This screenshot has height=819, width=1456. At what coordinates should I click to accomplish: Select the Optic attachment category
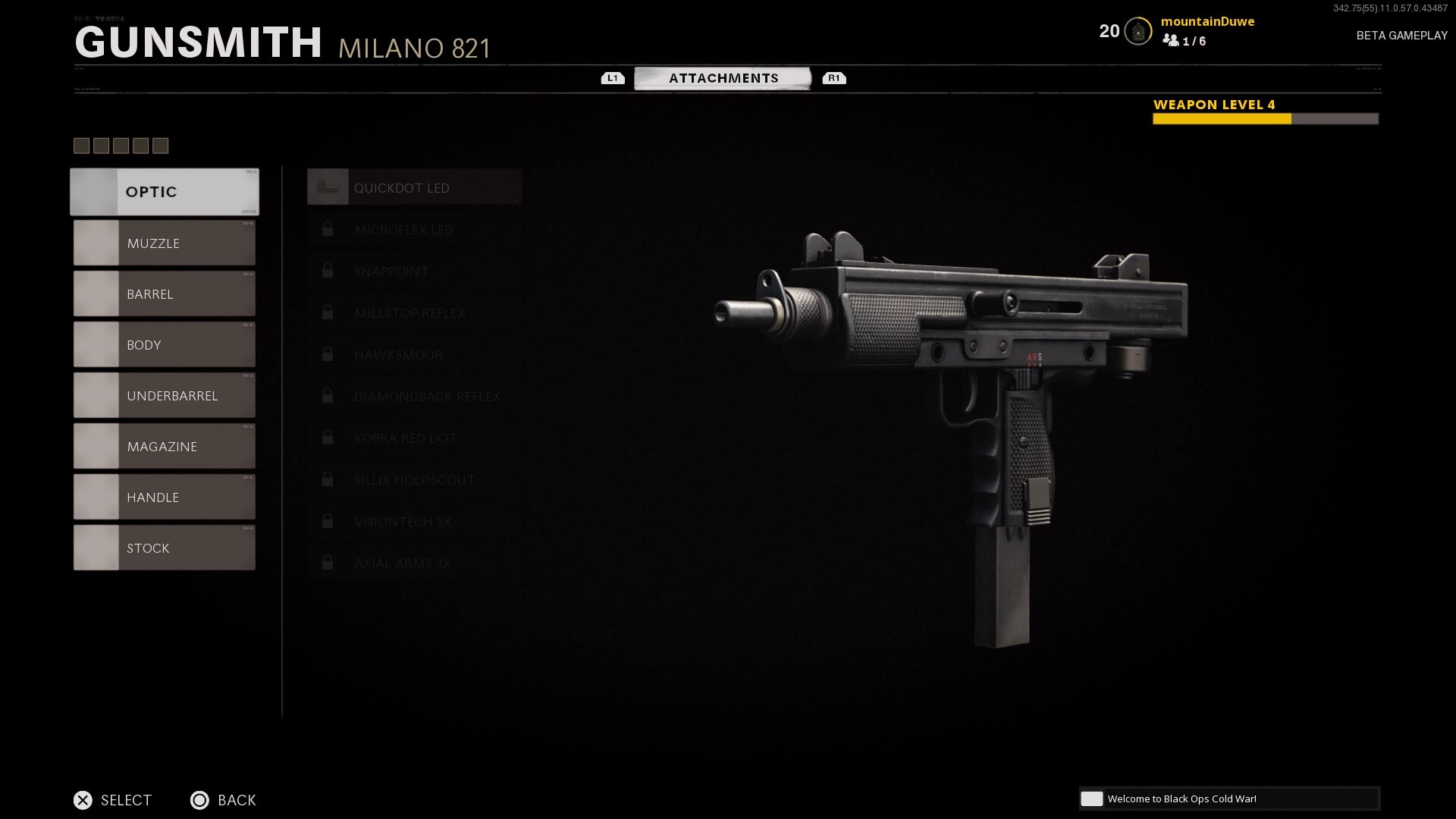(165, 192)
